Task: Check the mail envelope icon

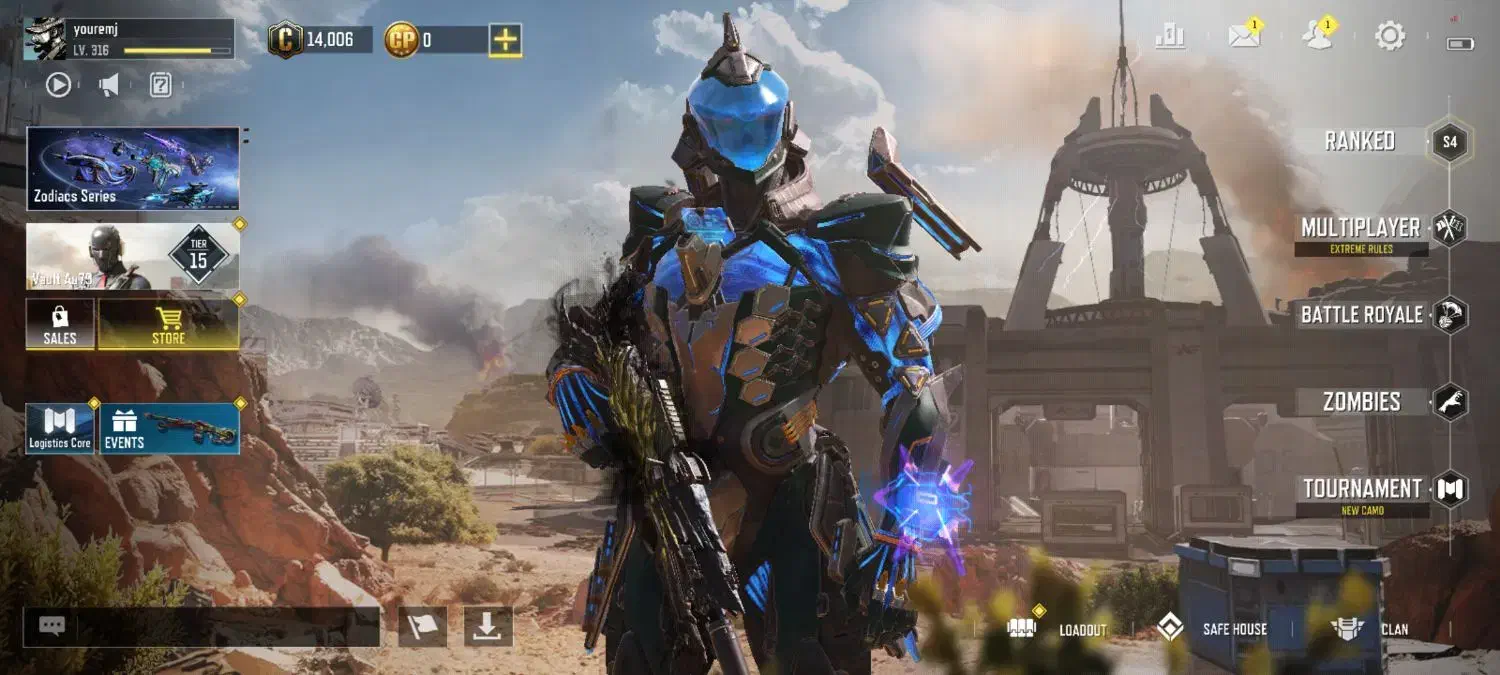Action: click(x=1244, y=37)
